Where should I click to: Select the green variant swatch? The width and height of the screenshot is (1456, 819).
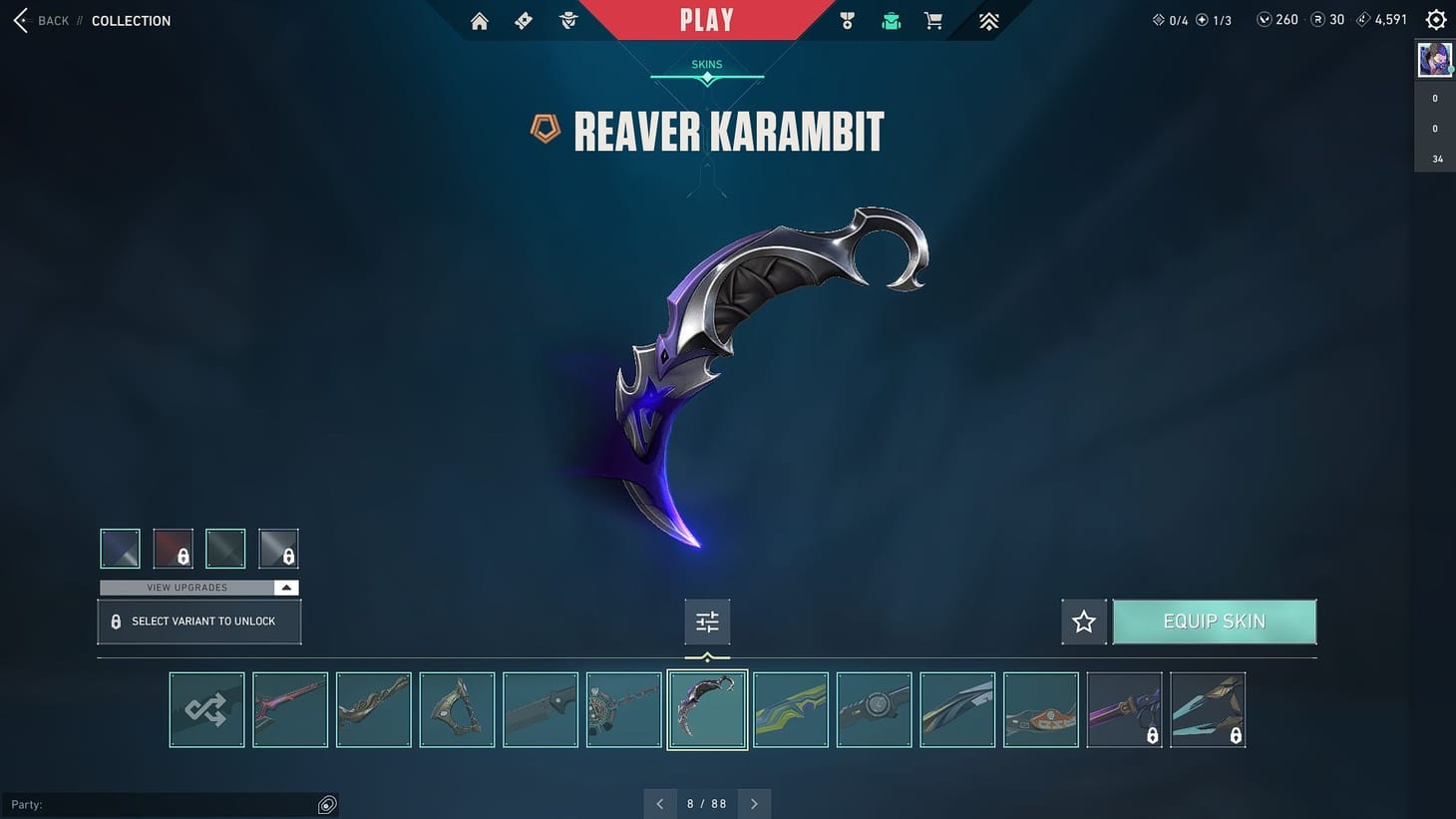point(225,548)
